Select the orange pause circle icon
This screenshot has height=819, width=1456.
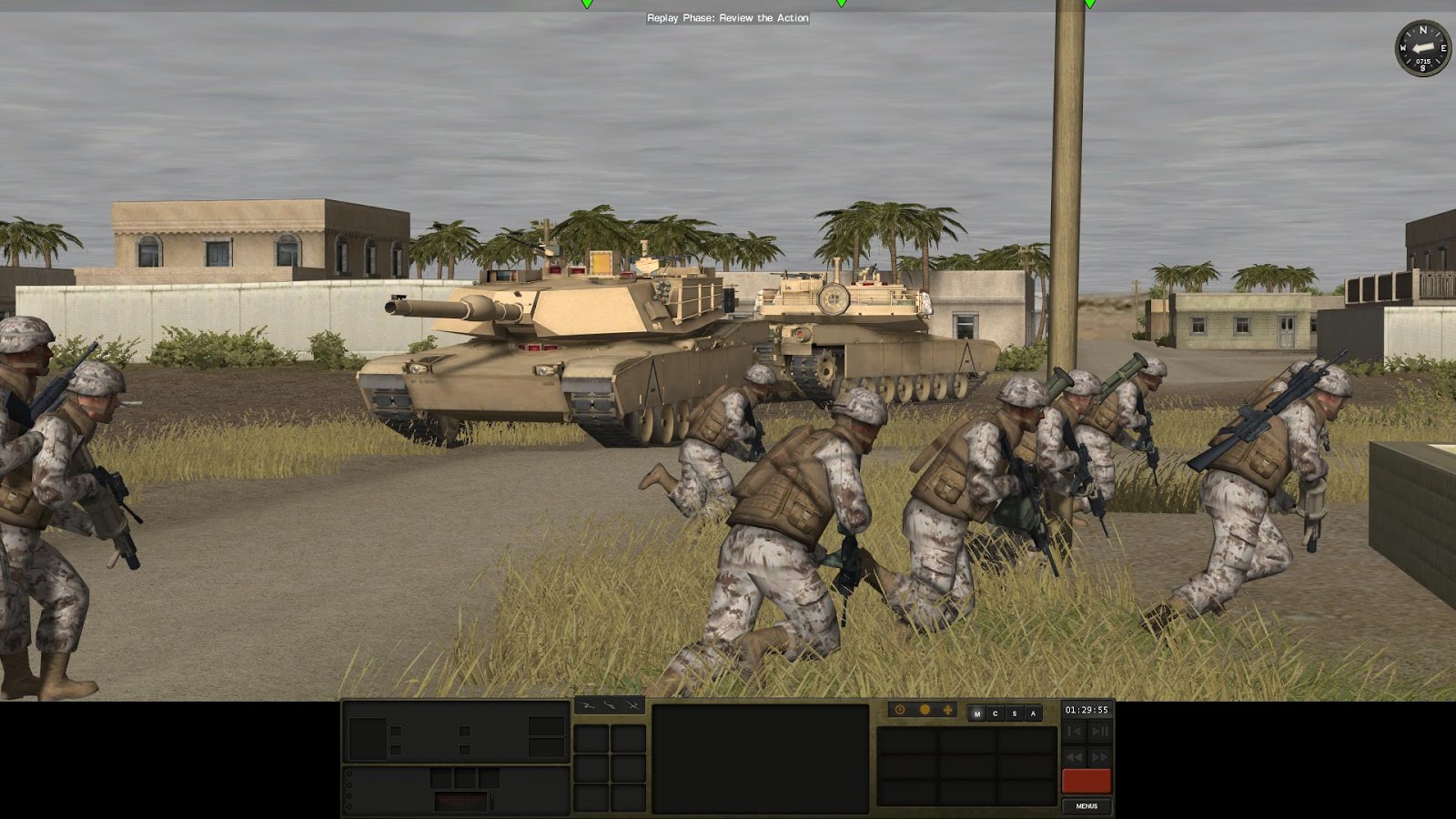click(x=925, y=709)
